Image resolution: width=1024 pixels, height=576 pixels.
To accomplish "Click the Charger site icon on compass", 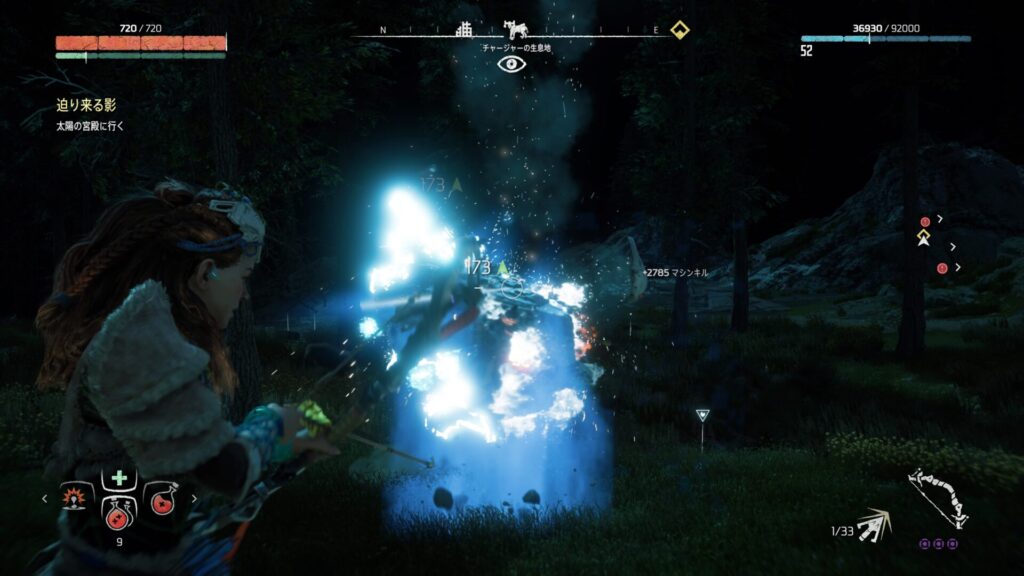I will 516,29.
